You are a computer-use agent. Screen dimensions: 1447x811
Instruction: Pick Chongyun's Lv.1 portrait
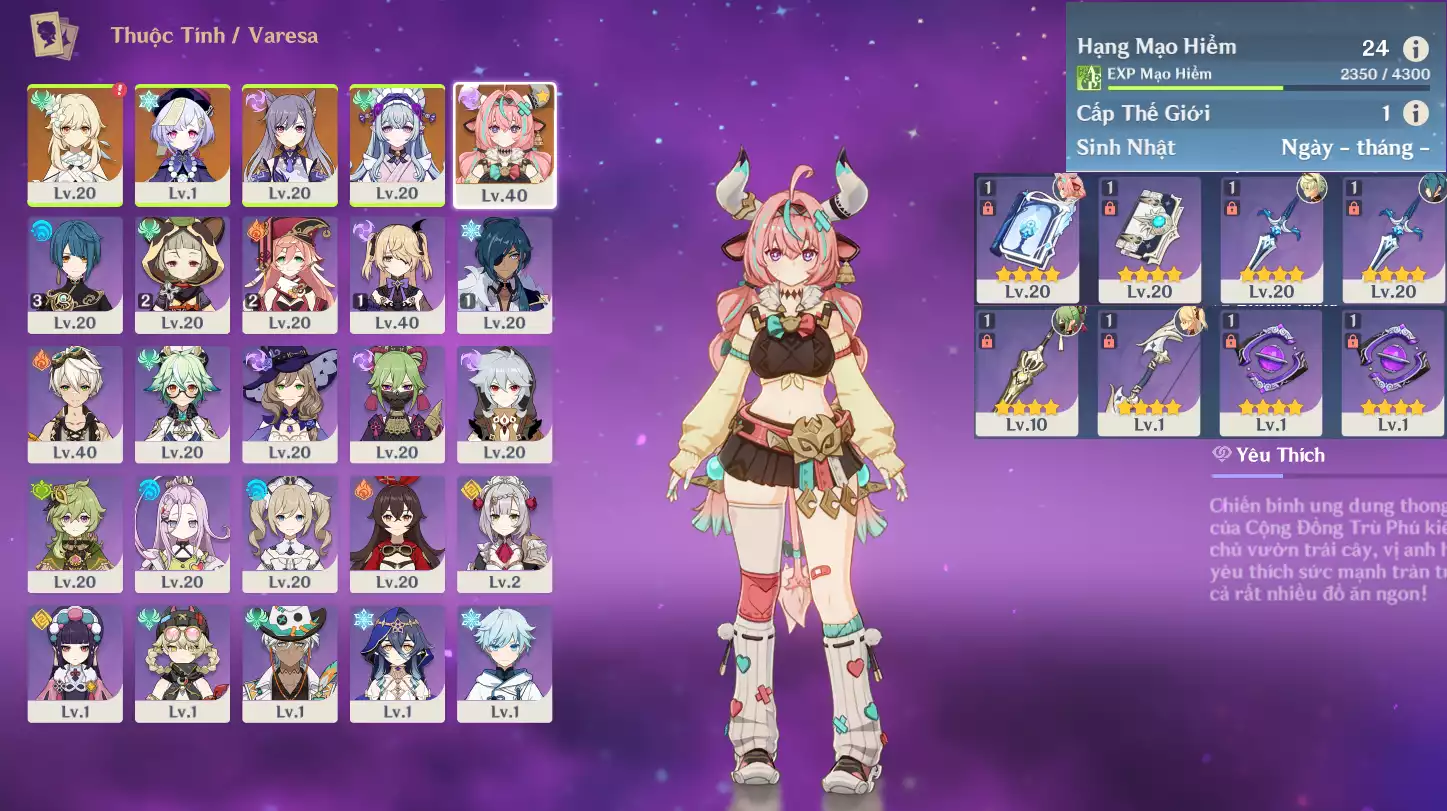coord(505,662)
